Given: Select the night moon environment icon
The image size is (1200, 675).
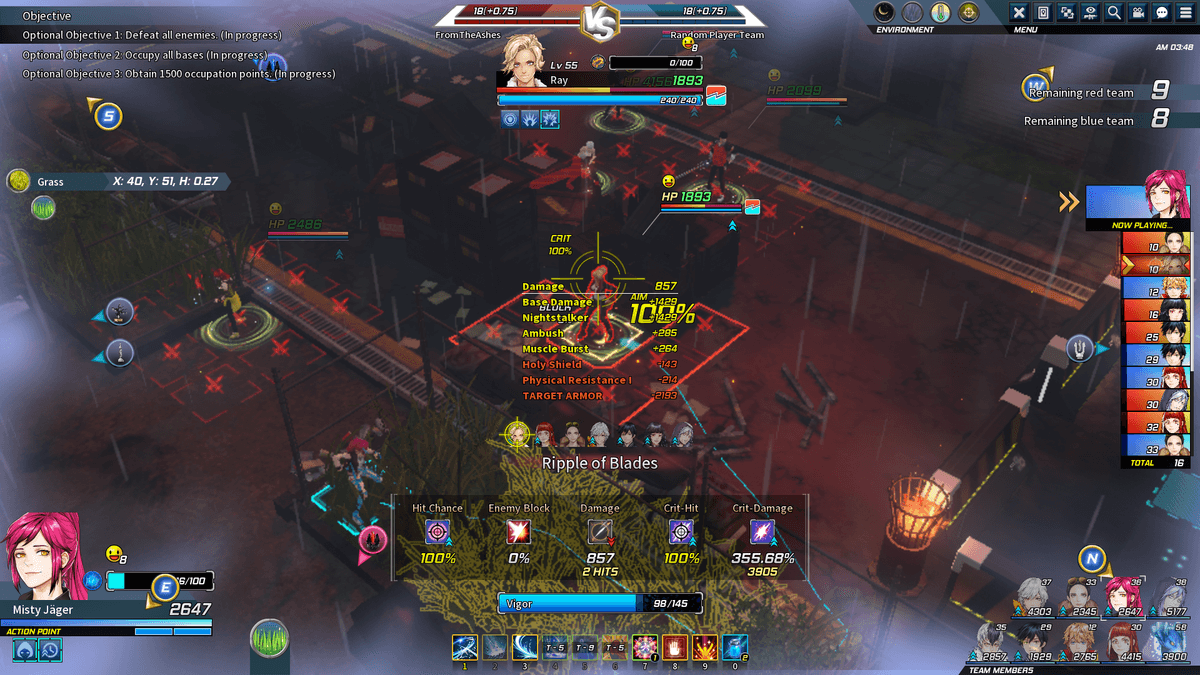Looking at the screenshot, I should pos(884,12).
